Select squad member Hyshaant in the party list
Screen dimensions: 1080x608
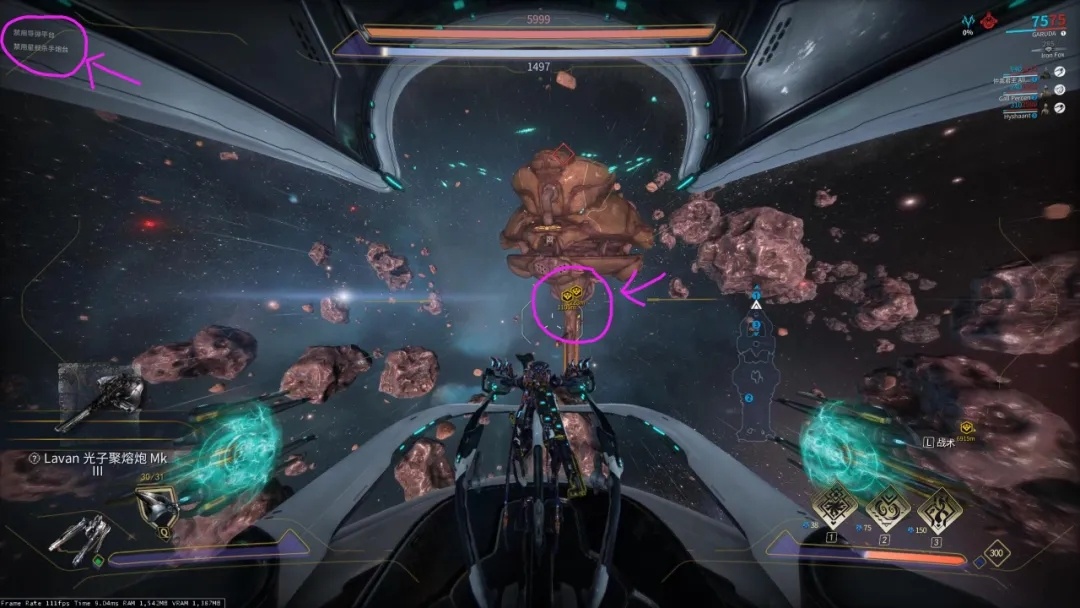click(x=1020, y=115)
